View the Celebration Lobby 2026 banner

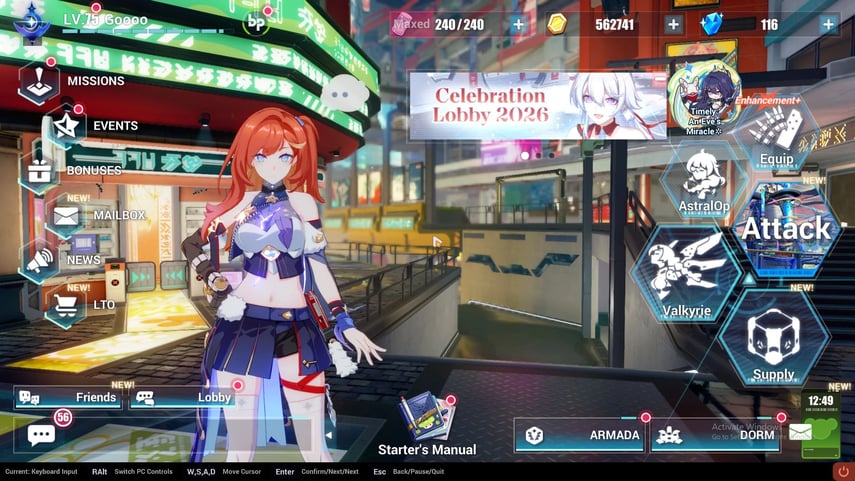(538, 105)
